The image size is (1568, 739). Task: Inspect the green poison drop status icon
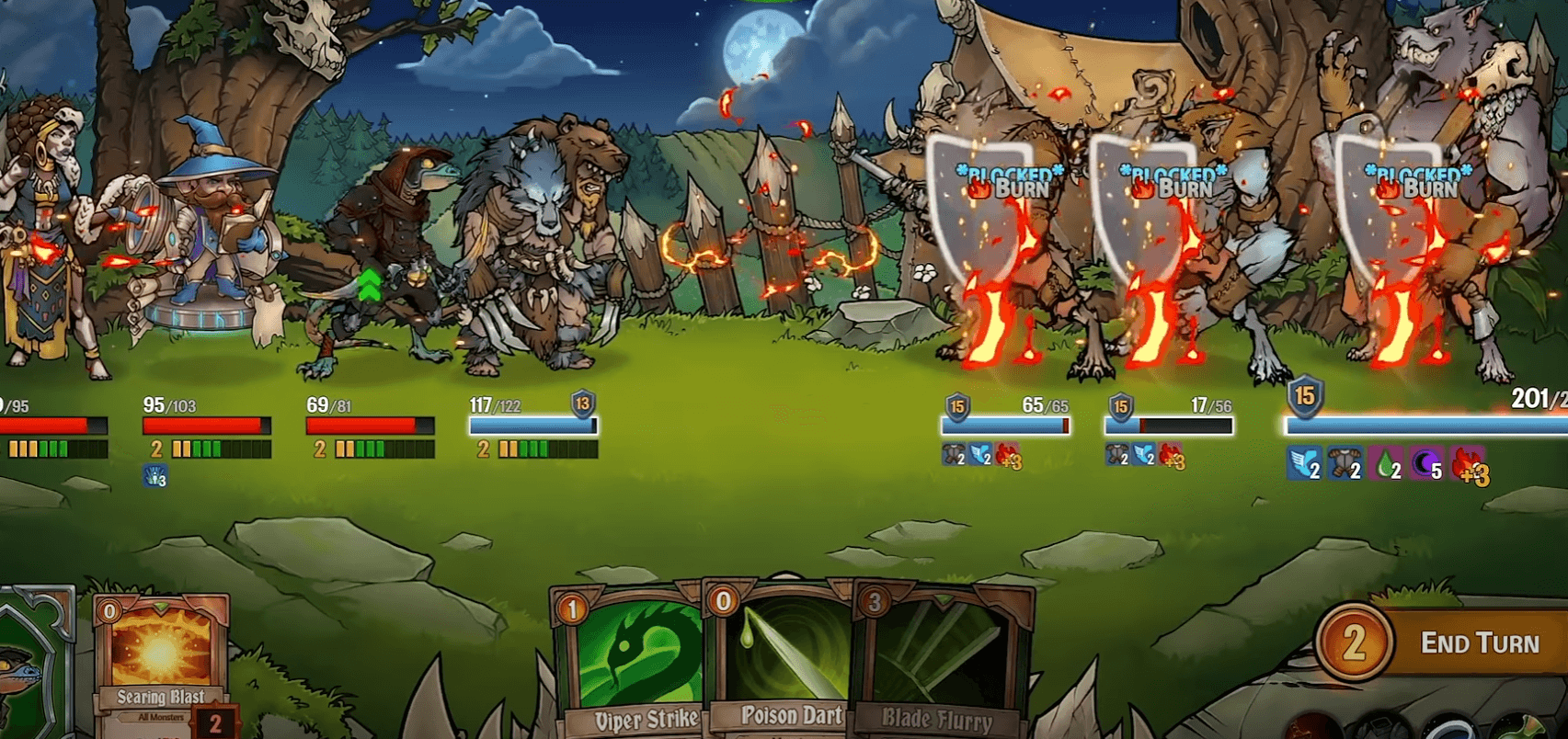[1386, 465]
